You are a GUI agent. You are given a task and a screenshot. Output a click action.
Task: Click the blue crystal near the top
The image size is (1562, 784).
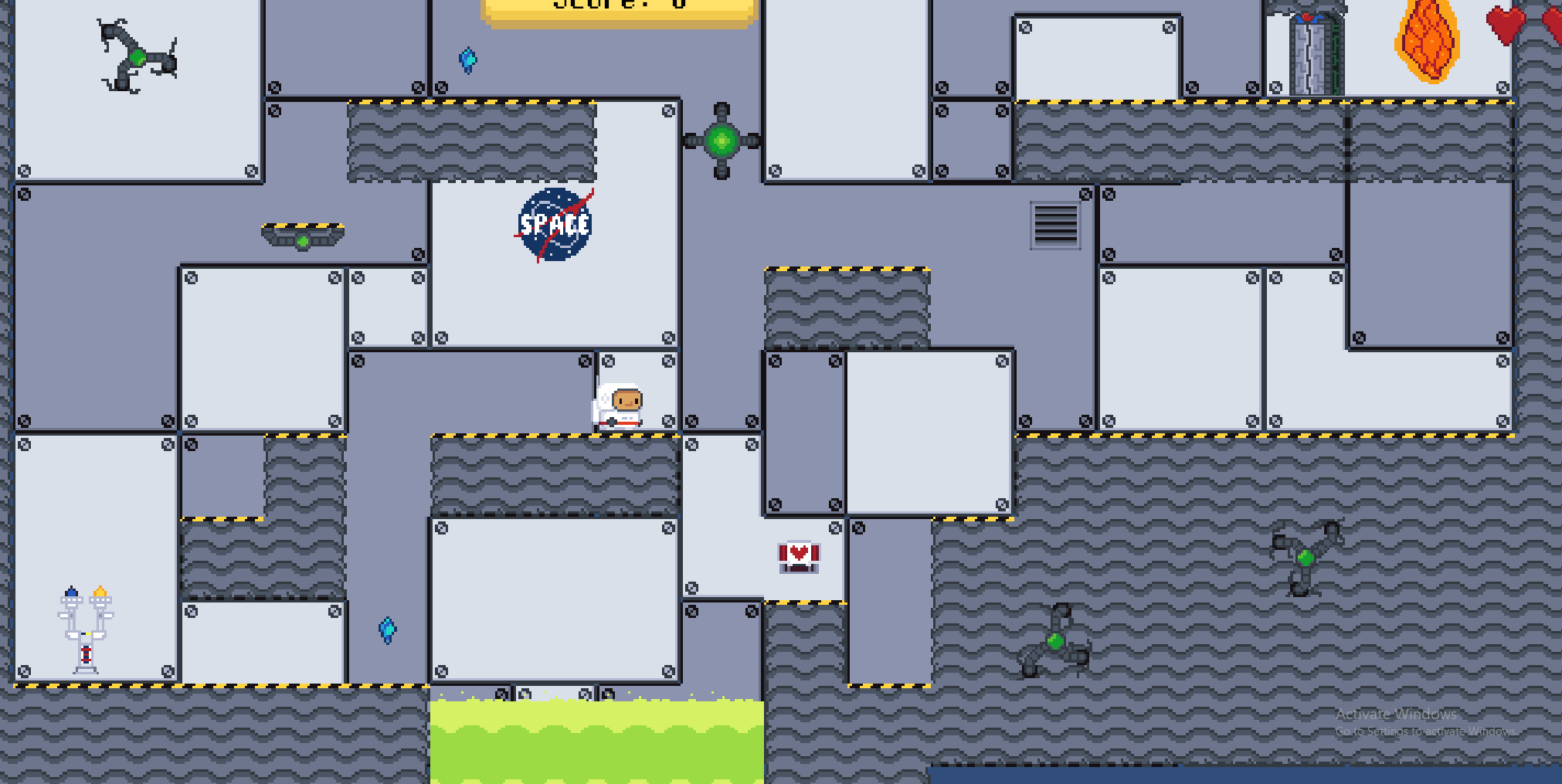pyautogui.click(x=468, y=59)
